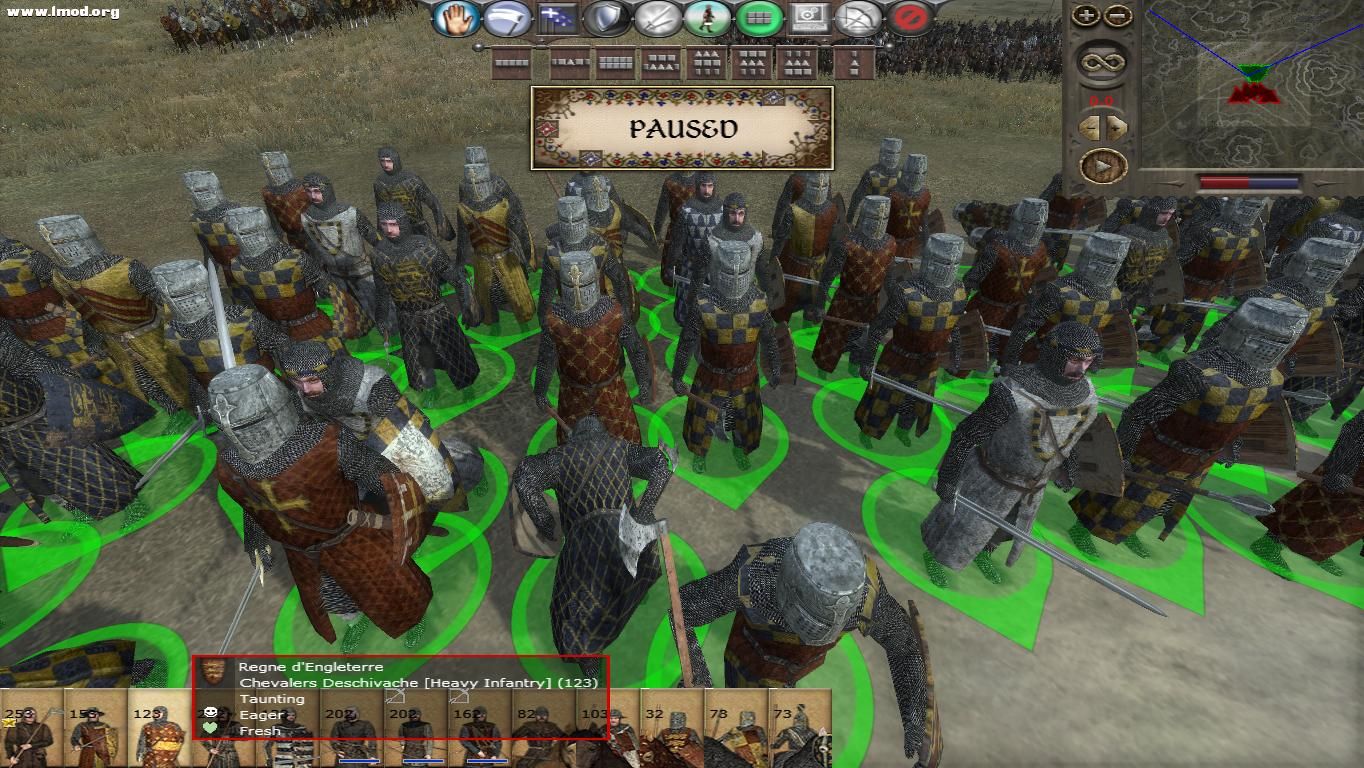Screen dimensions: 1364x768
Task: Enable fire at will for selected unit
Action: 858,17
